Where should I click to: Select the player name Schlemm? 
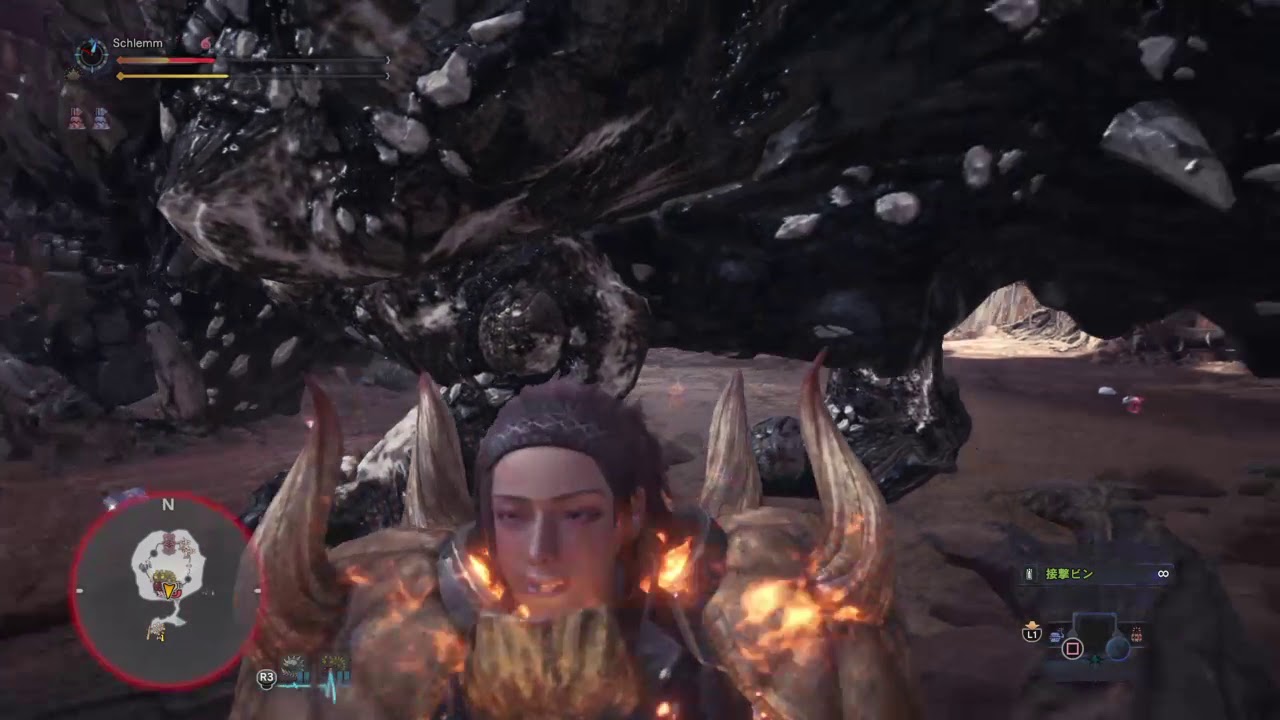(137, 42)
